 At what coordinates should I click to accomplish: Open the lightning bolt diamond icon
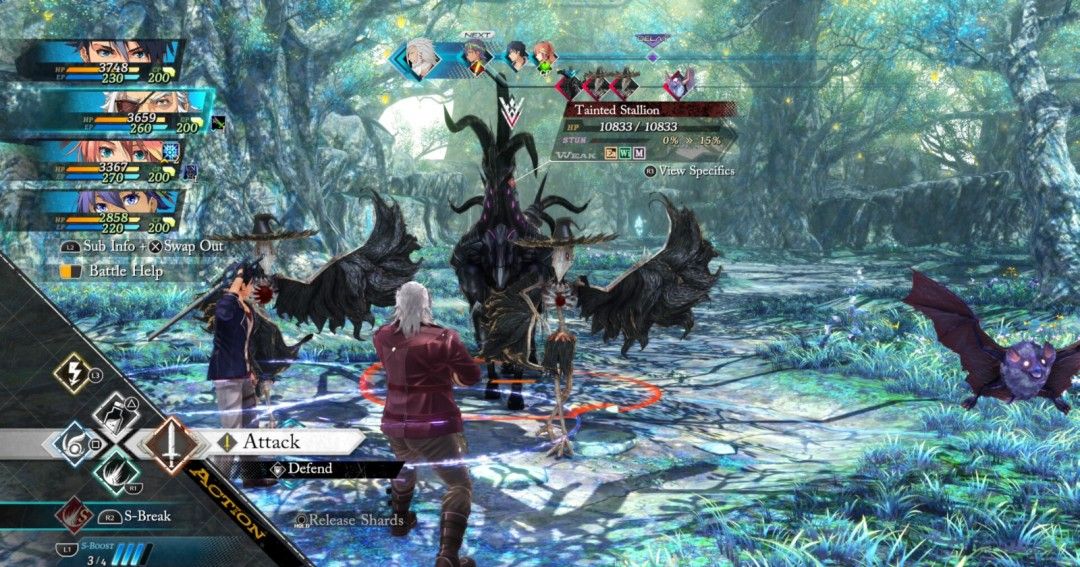click(x=72, y=374)
